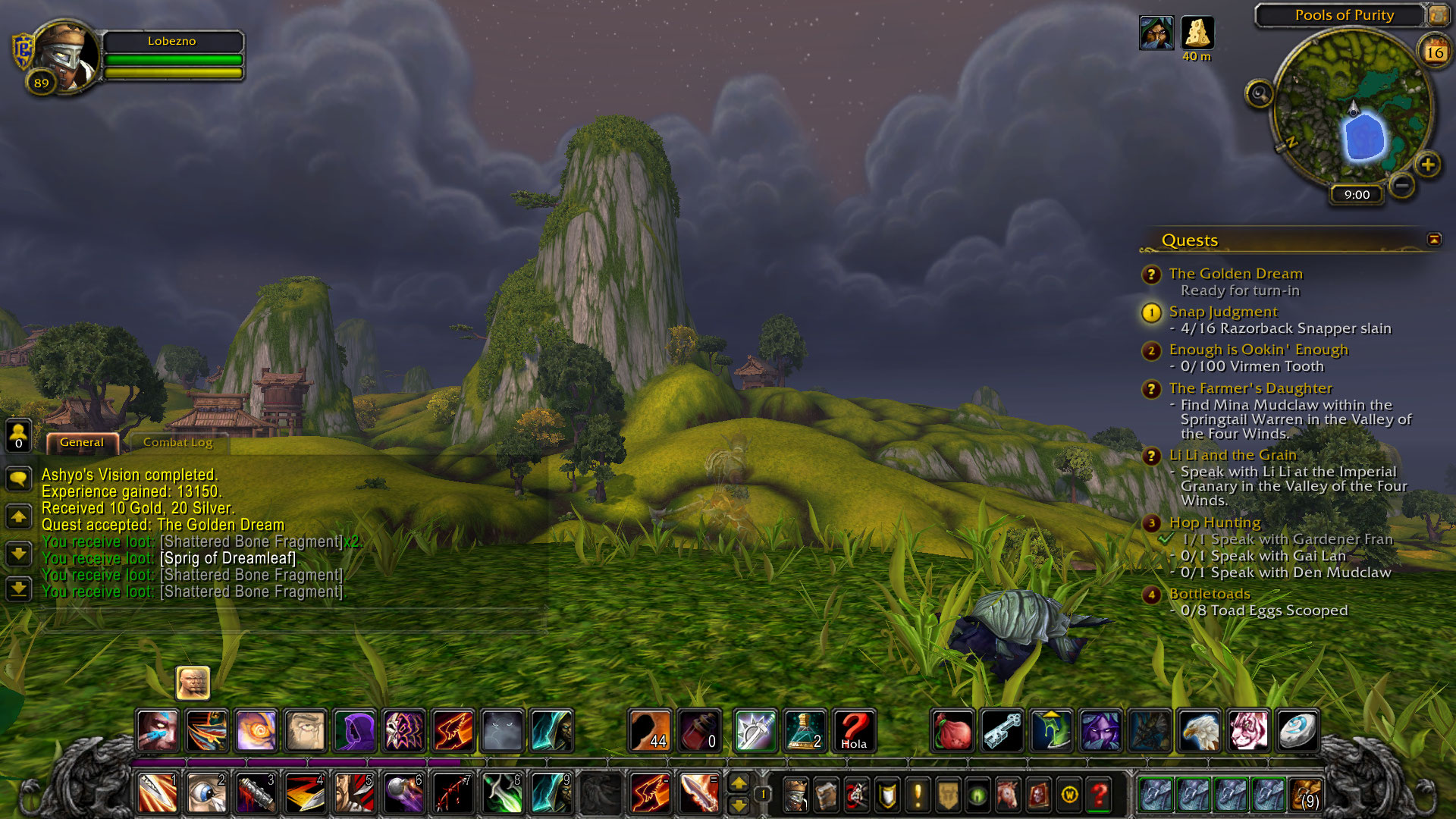Select The Golden Dream quest entry
Screen dimensions: 1456x819
click(x=1235, y=274)
